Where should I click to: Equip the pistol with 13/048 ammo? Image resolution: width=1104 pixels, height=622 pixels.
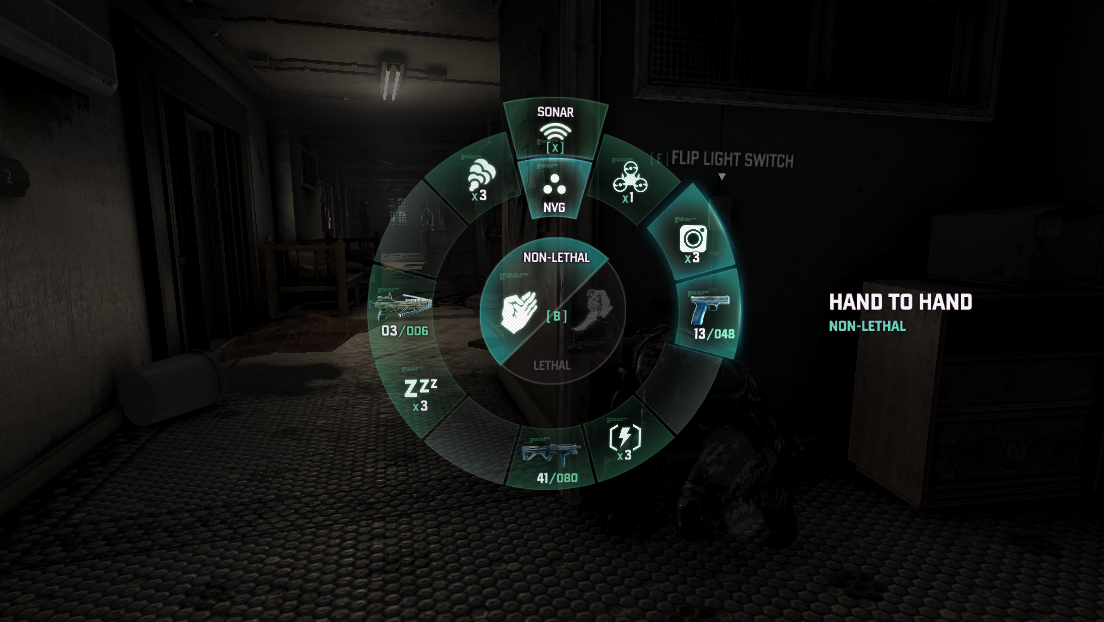tap(711, 314)
